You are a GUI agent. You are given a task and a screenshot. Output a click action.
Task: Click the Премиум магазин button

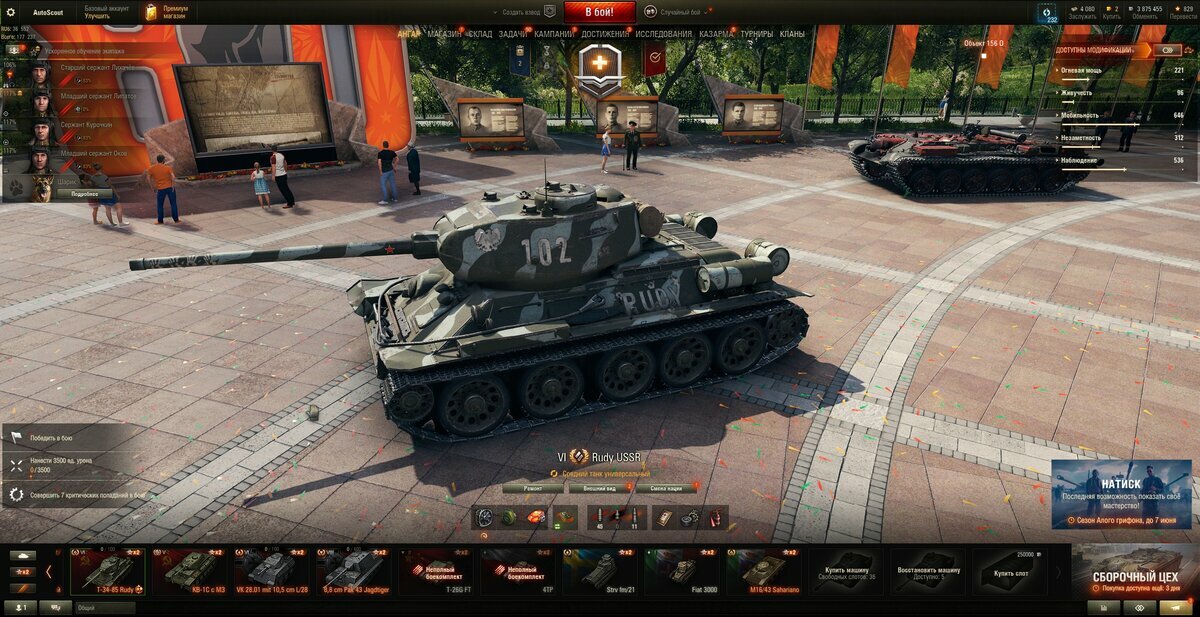click(x=166, y=12)
